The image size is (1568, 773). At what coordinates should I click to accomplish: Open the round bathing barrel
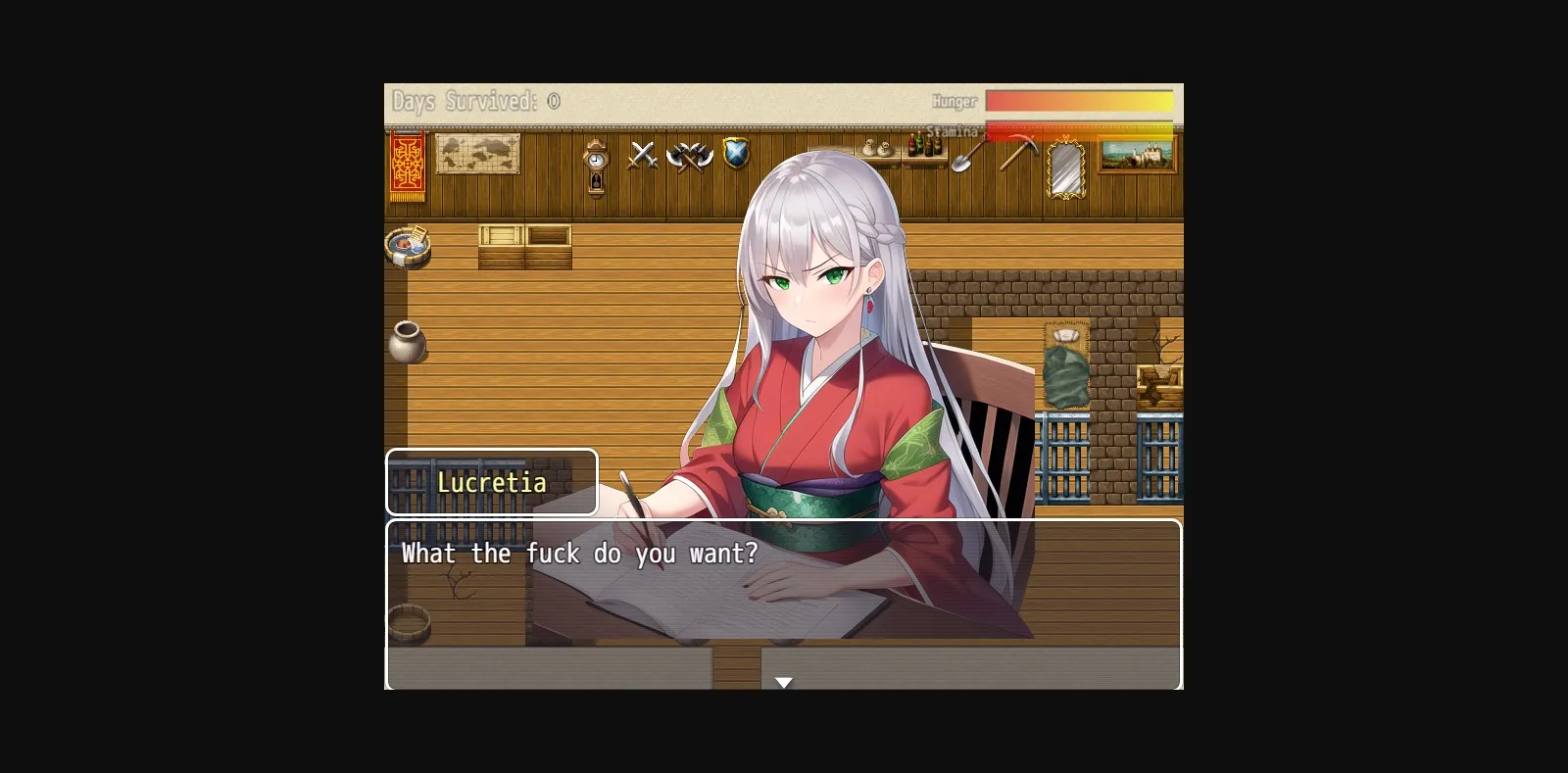point(409,245)
